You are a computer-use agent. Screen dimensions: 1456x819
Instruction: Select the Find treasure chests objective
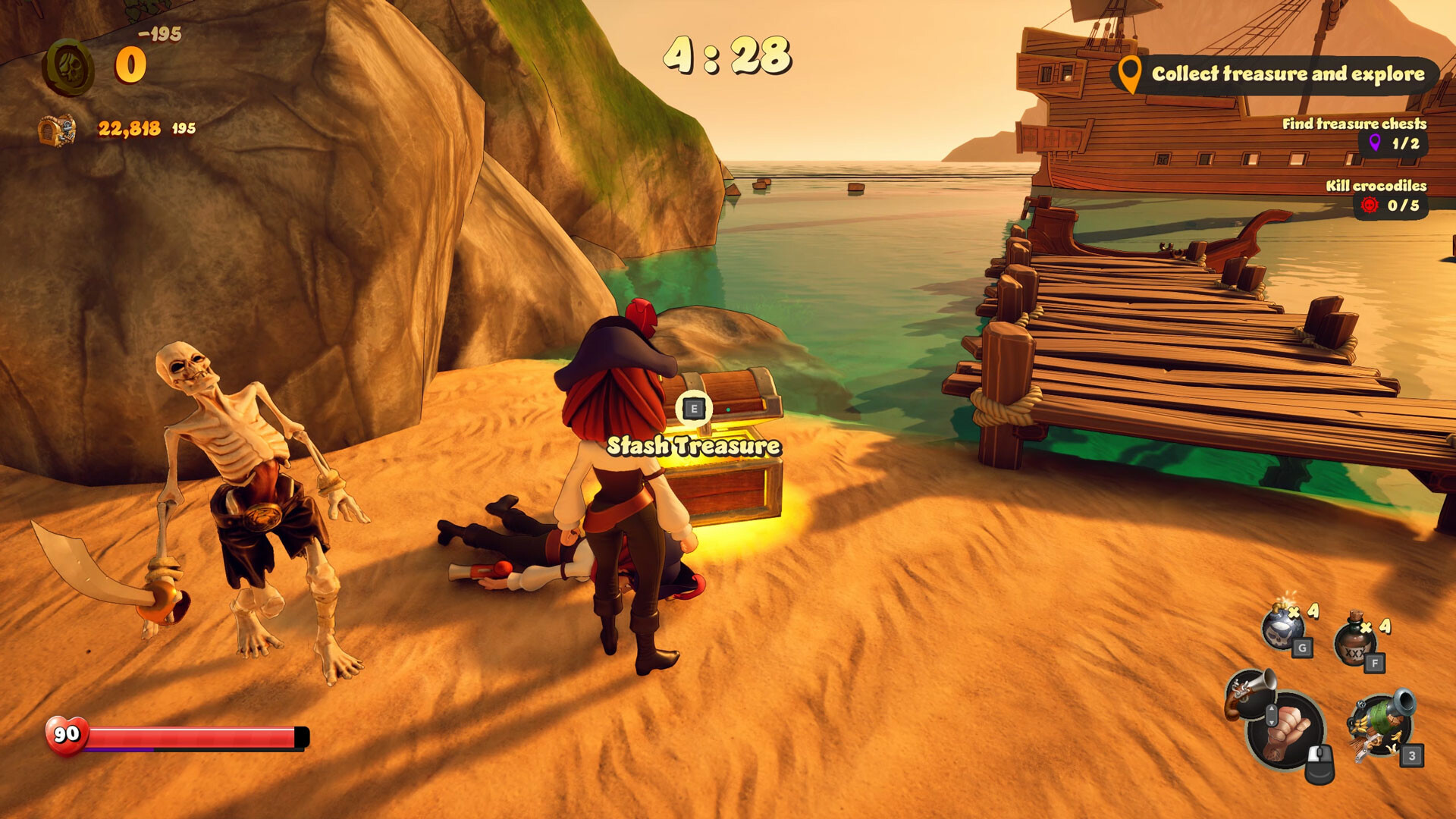1354,133
